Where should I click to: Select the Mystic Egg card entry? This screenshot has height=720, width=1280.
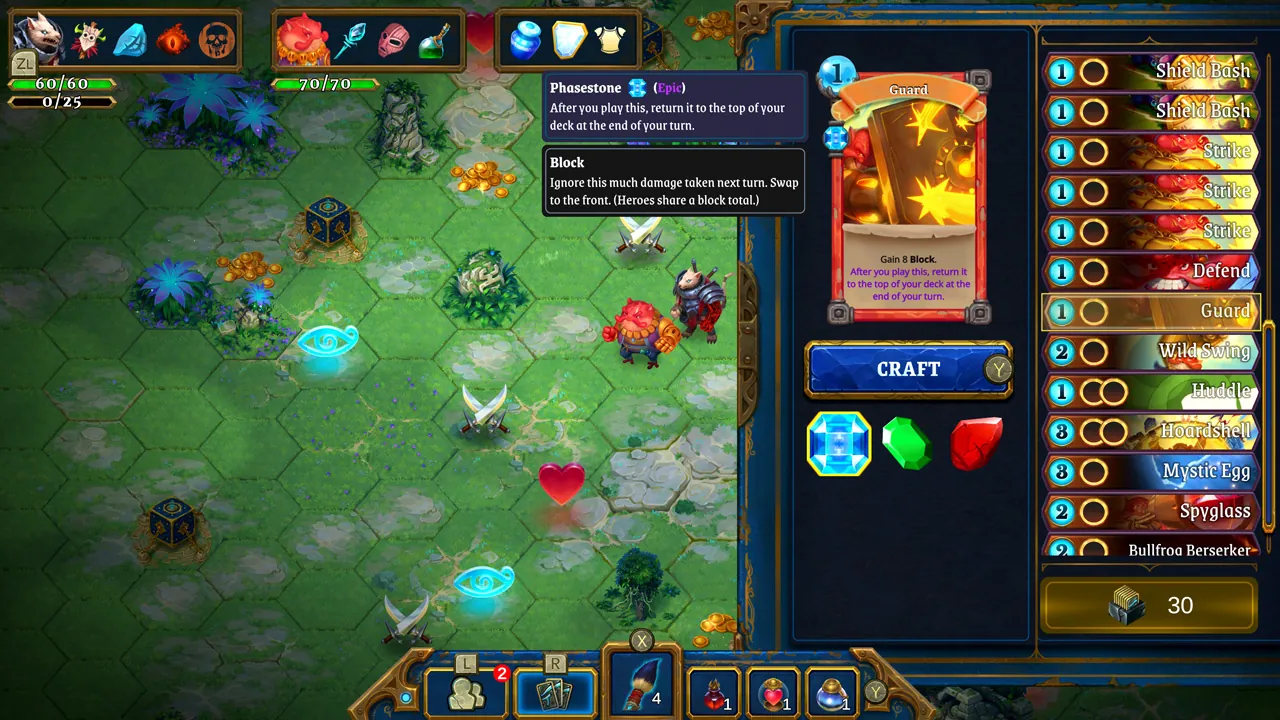point(1150,471)
